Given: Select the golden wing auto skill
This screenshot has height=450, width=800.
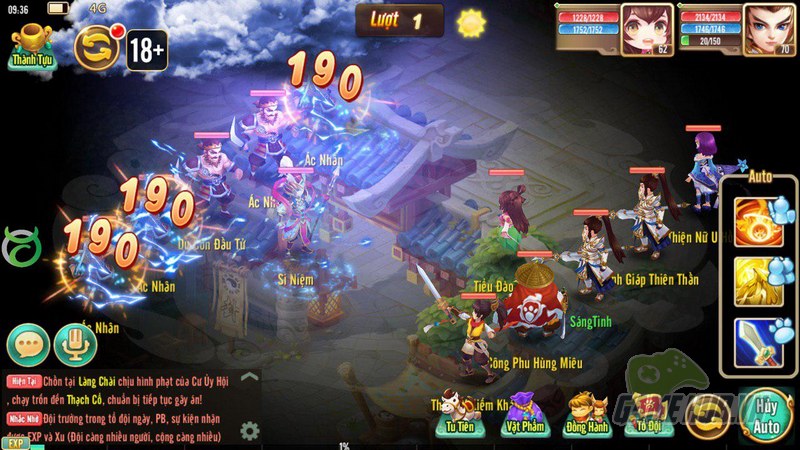Looking at the screenshot, I should point(758,283).
